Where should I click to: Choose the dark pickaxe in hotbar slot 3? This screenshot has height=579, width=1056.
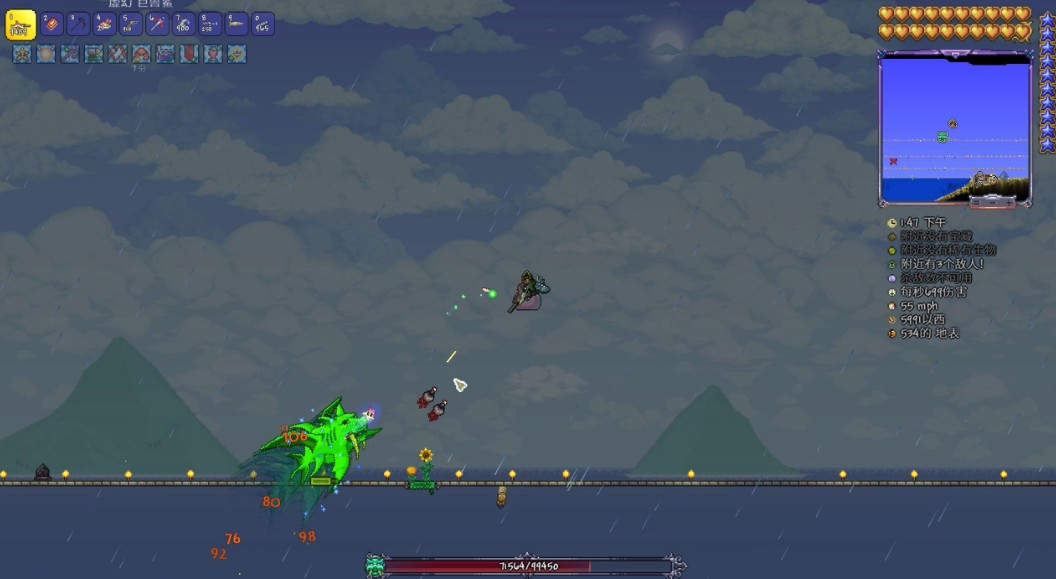78,24
